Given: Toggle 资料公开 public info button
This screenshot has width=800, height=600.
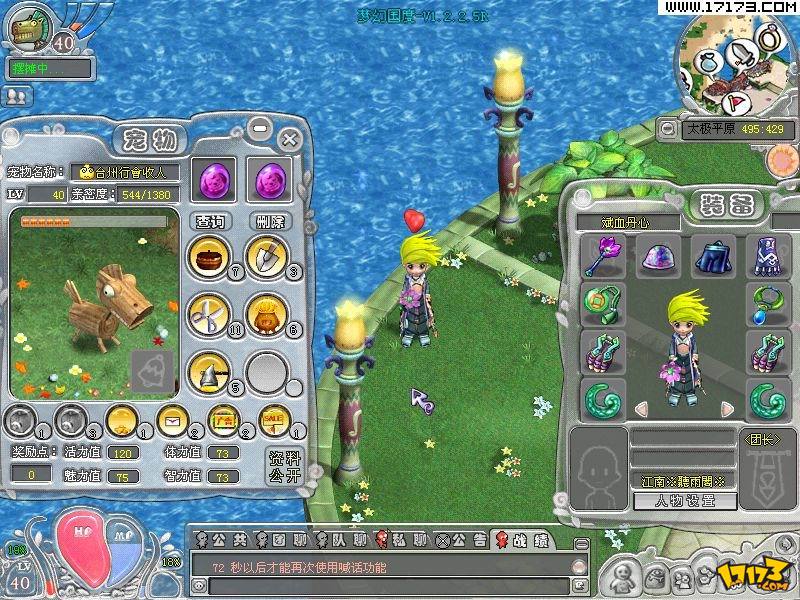Looking at the screenshot, I should coord(285,466).
